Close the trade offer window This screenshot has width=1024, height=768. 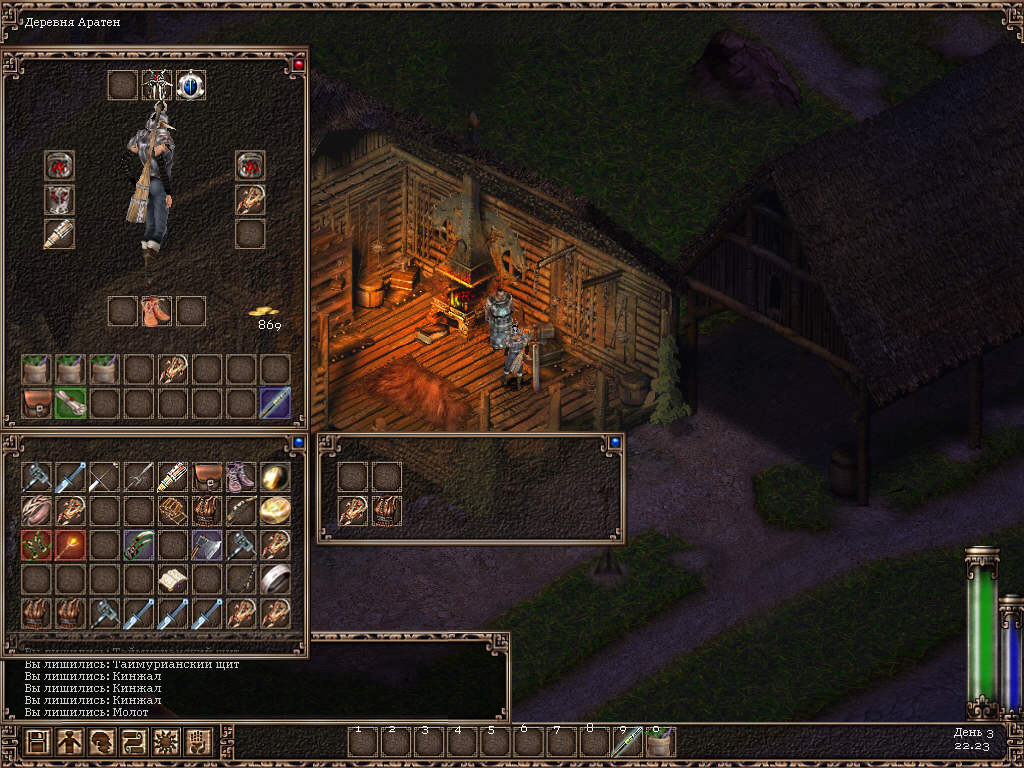(x=614, y=442)
